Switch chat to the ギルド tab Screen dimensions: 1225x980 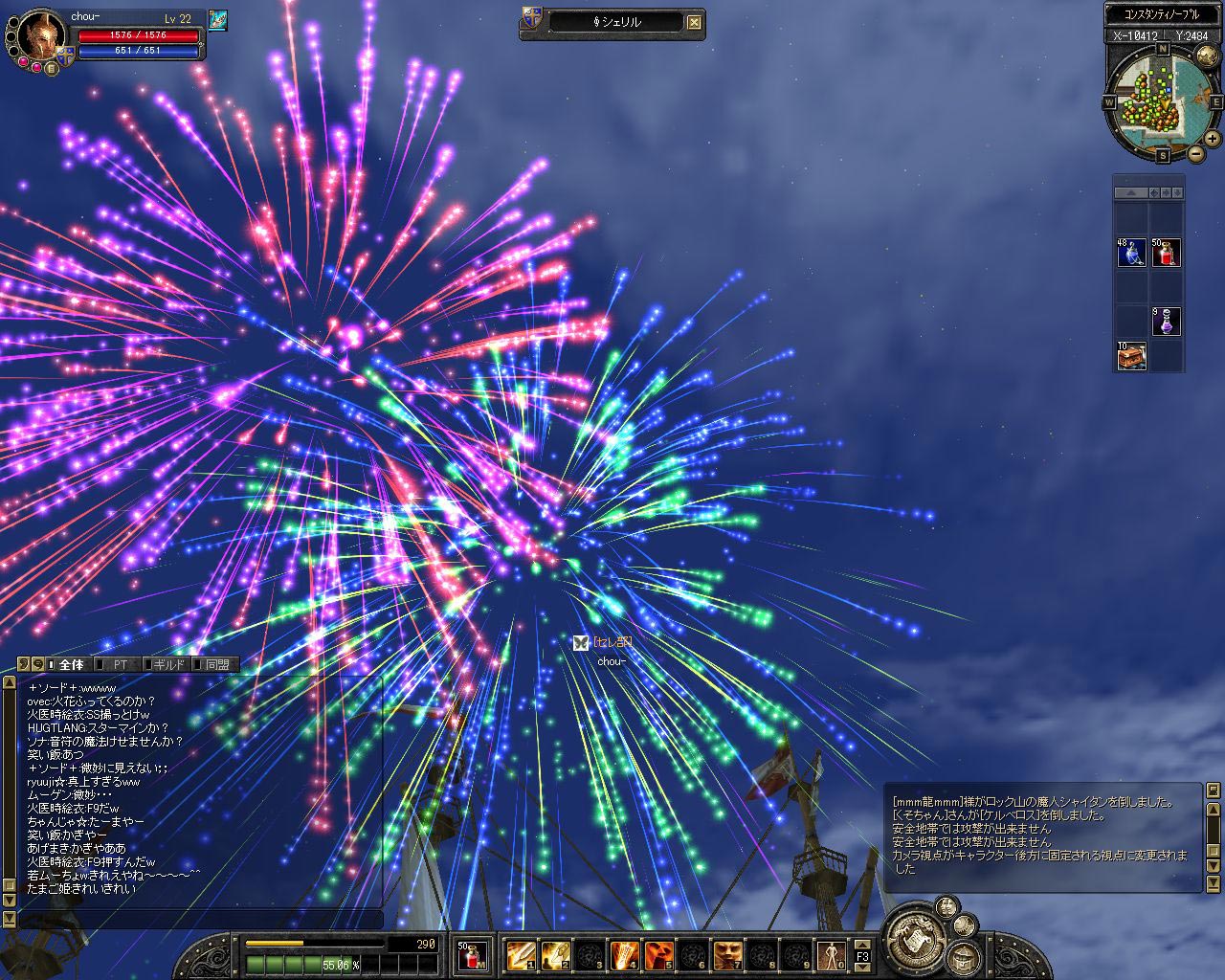[169, 664]
